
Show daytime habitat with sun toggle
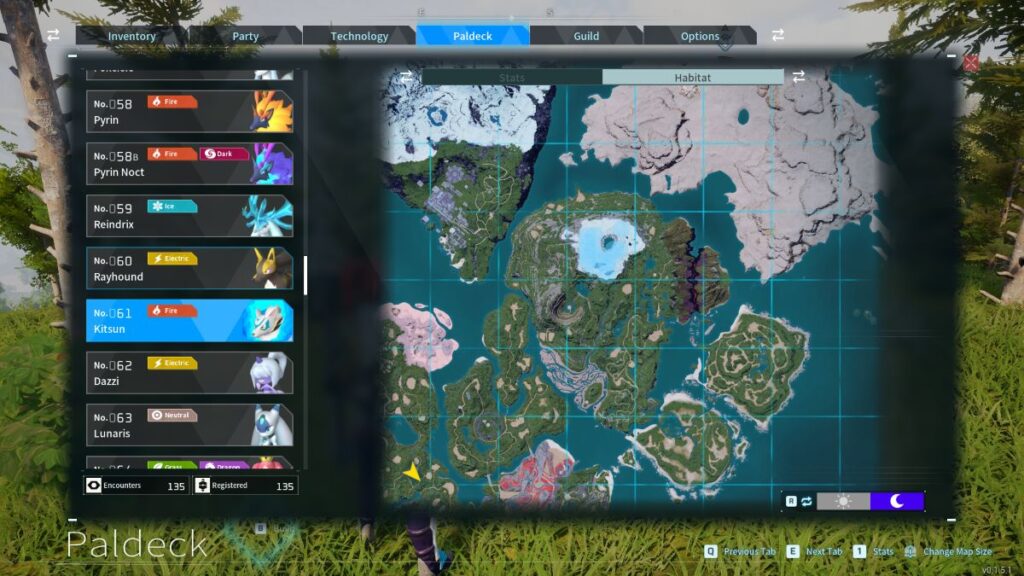(843, 501)
